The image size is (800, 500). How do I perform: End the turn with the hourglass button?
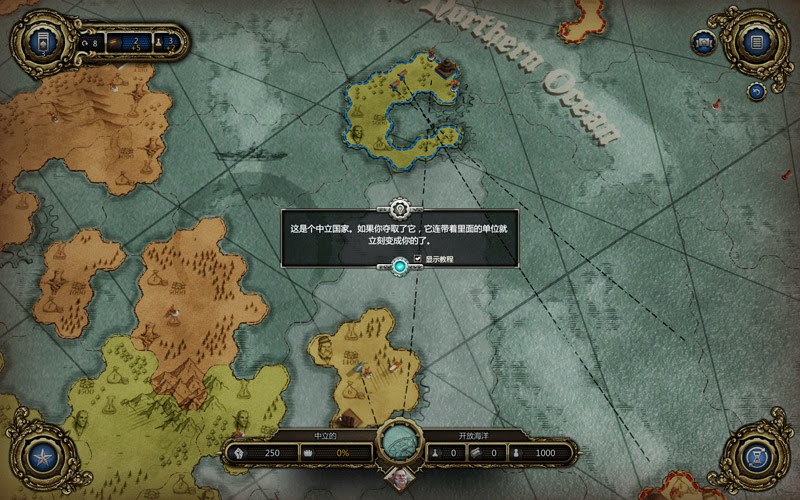pyautogui.click(x=756, y=458)
